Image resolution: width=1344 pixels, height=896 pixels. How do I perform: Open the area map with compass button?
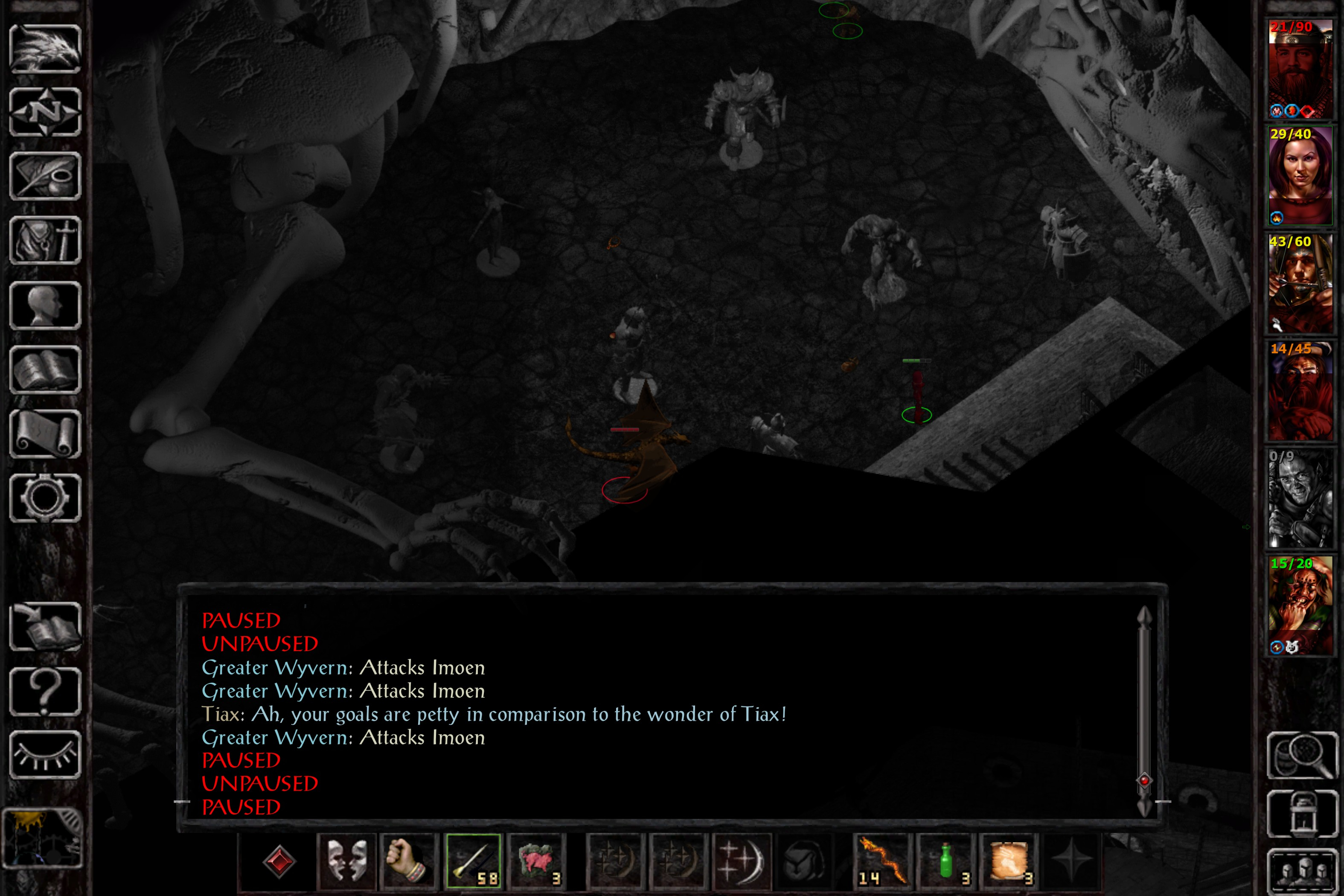[45, 112]
